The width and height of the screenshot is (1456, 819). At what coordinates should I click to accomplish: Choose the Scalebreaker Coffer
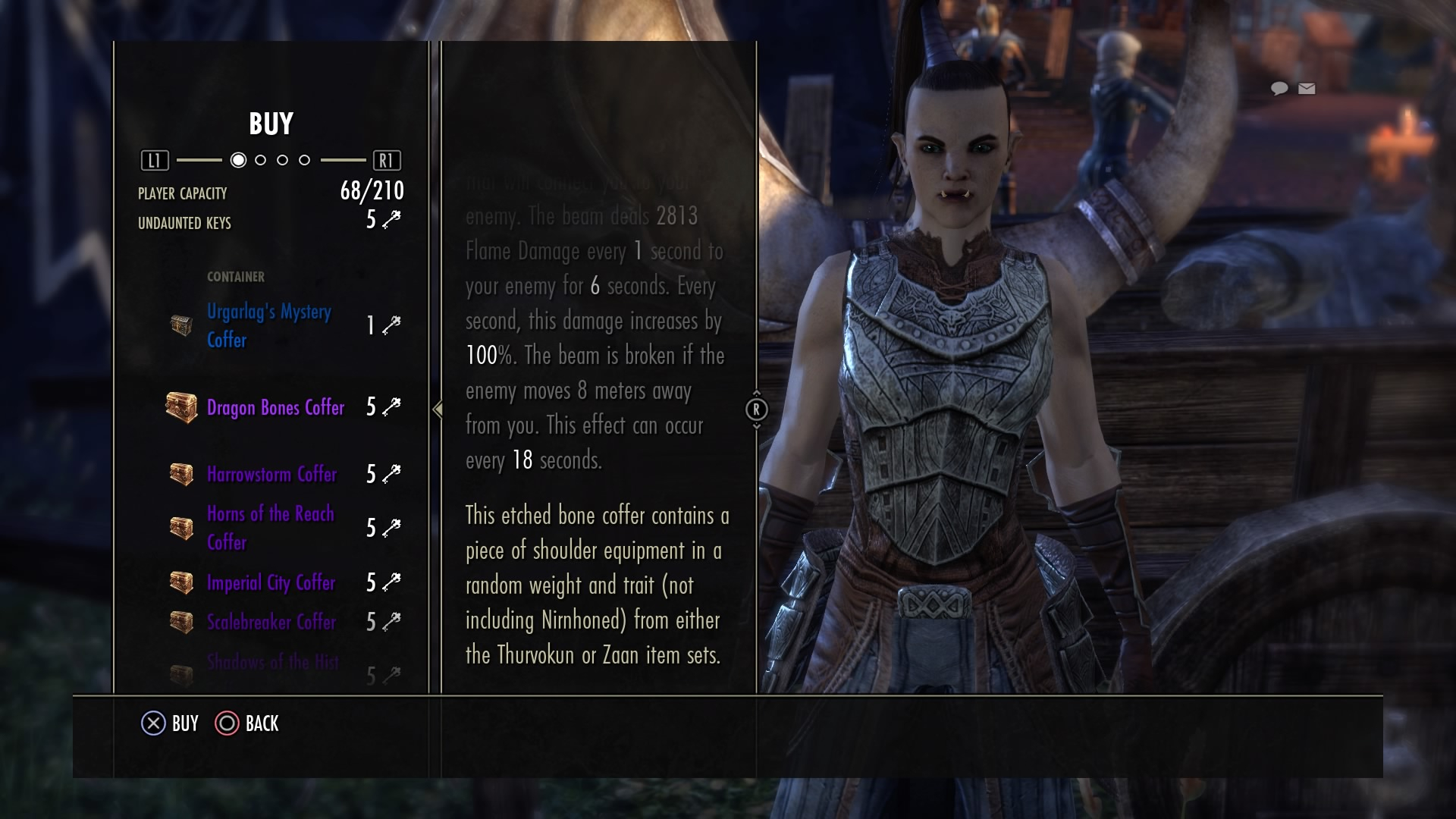[271, 622]
